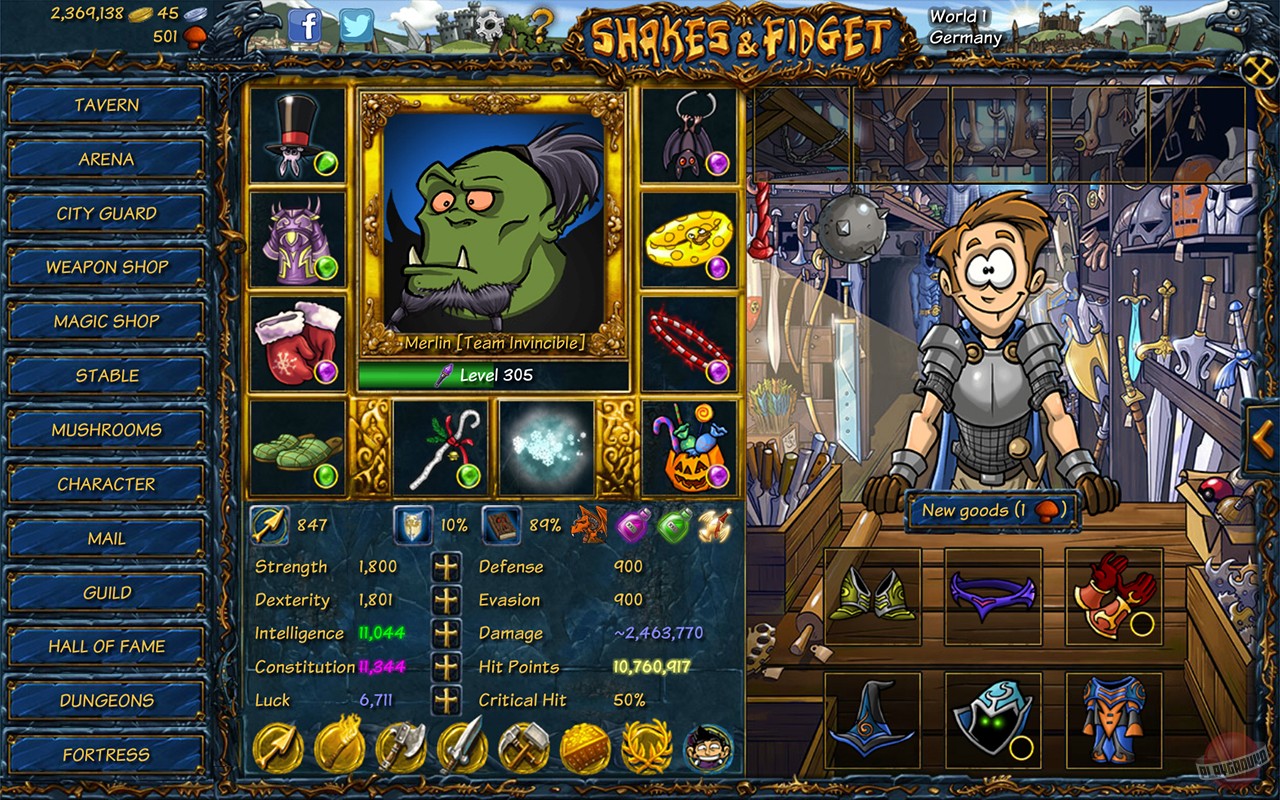Click the dragon mount icon above the stats
The width and height of the screenshot is (1280, 800).
pyautogui.click(x=589, y=524)
